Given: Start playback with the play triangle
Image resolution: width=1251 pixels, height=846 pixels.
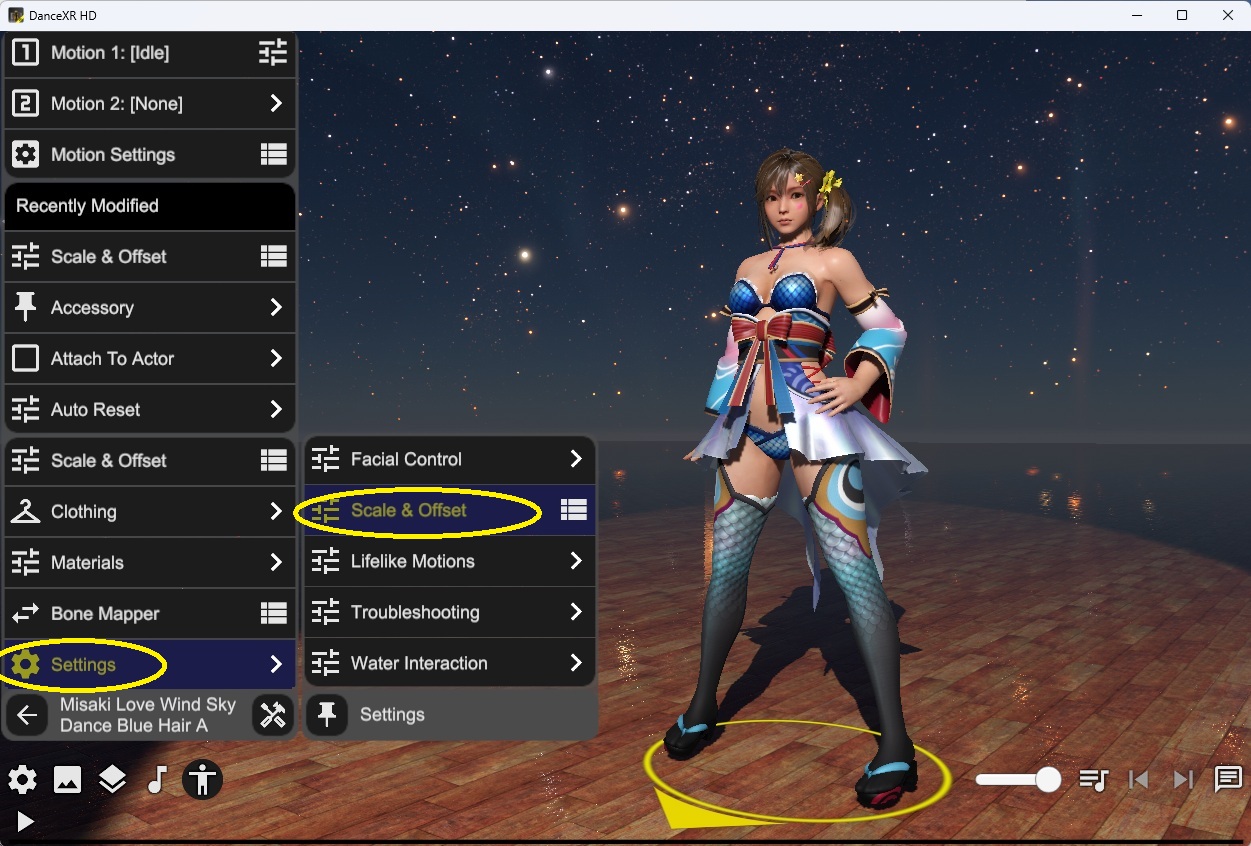Looking at the screenshot, I should click(x=25, y=822).
